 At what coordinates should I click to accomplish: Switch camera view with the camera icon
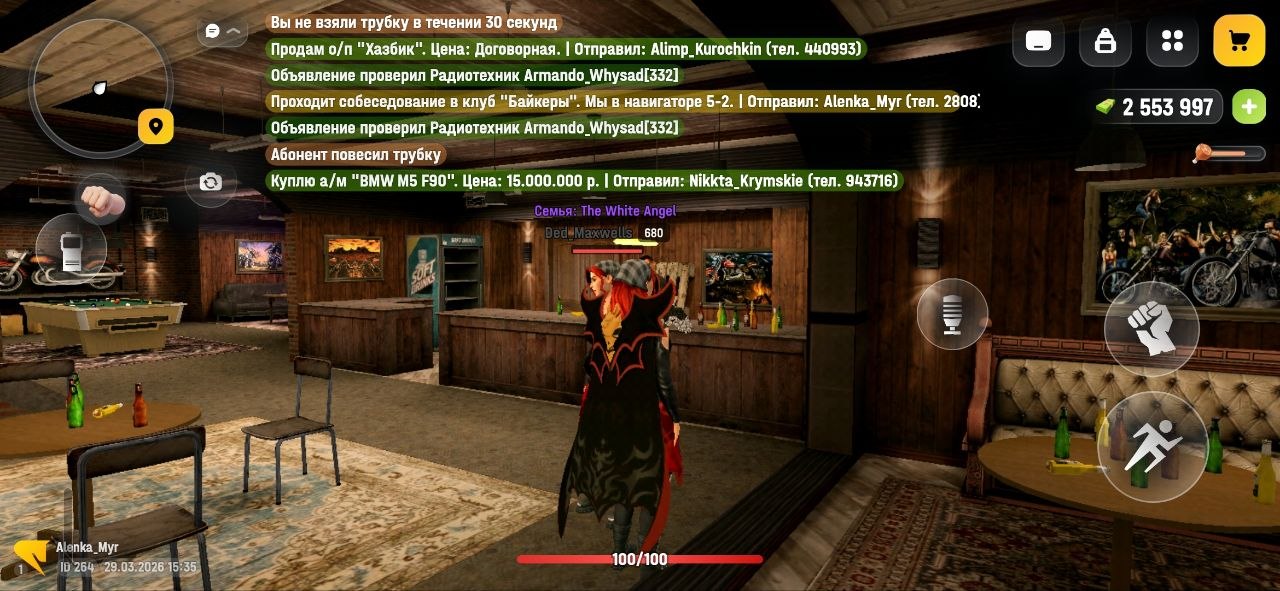210,182
